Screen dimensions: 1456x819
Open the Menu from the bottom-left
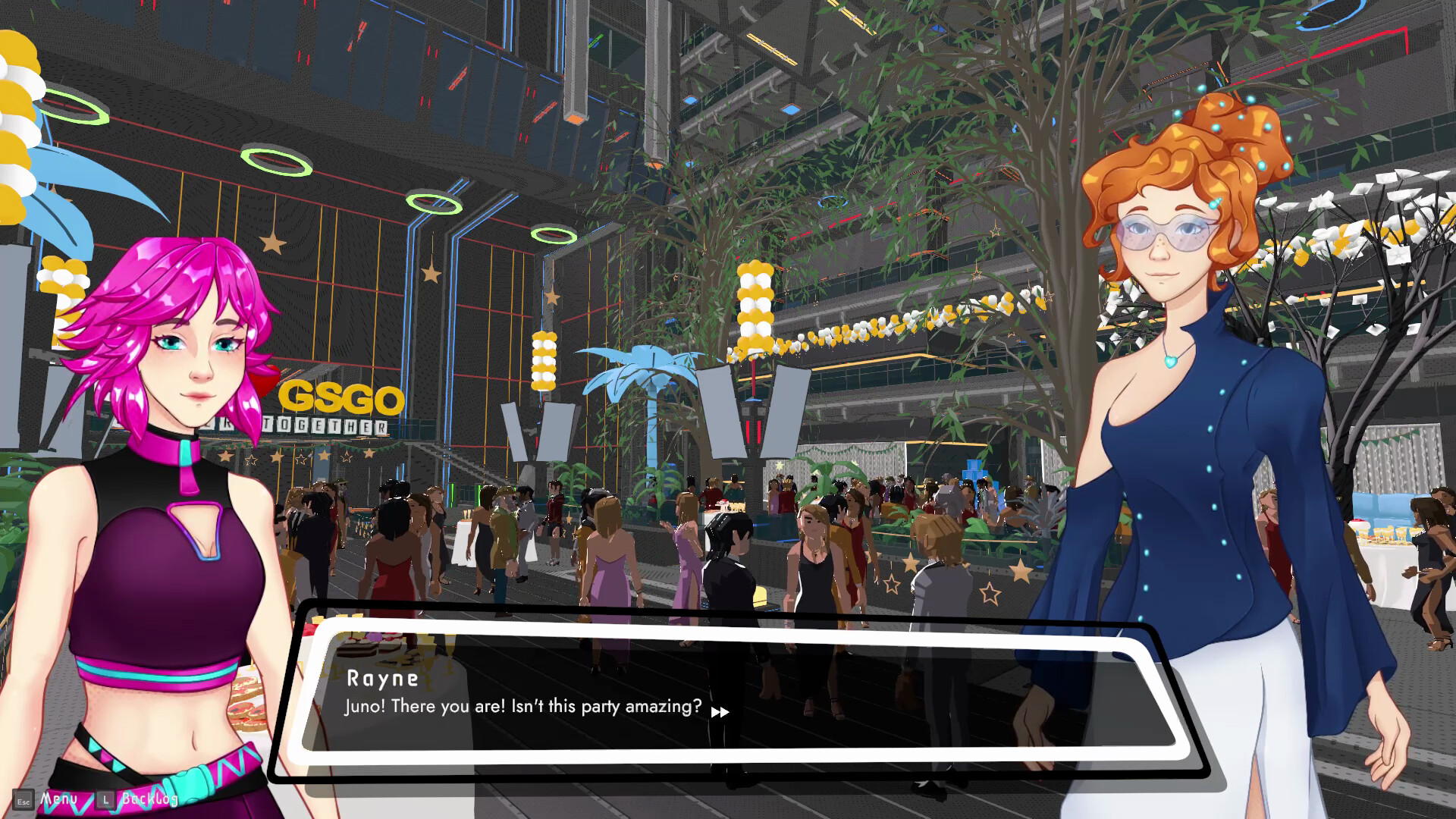pos(59,798)
